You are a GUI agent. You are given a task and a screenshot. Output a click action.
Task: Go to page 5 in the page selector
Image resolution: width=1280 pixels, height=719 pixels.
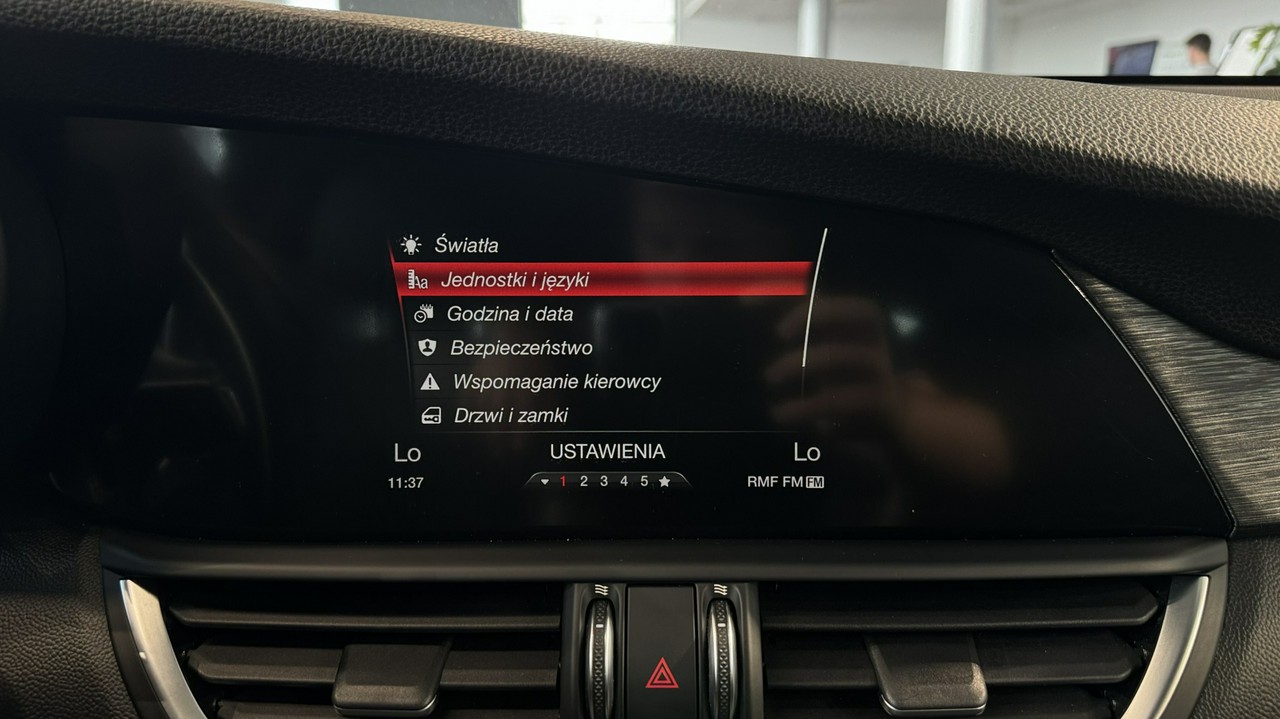click(644, 481)
